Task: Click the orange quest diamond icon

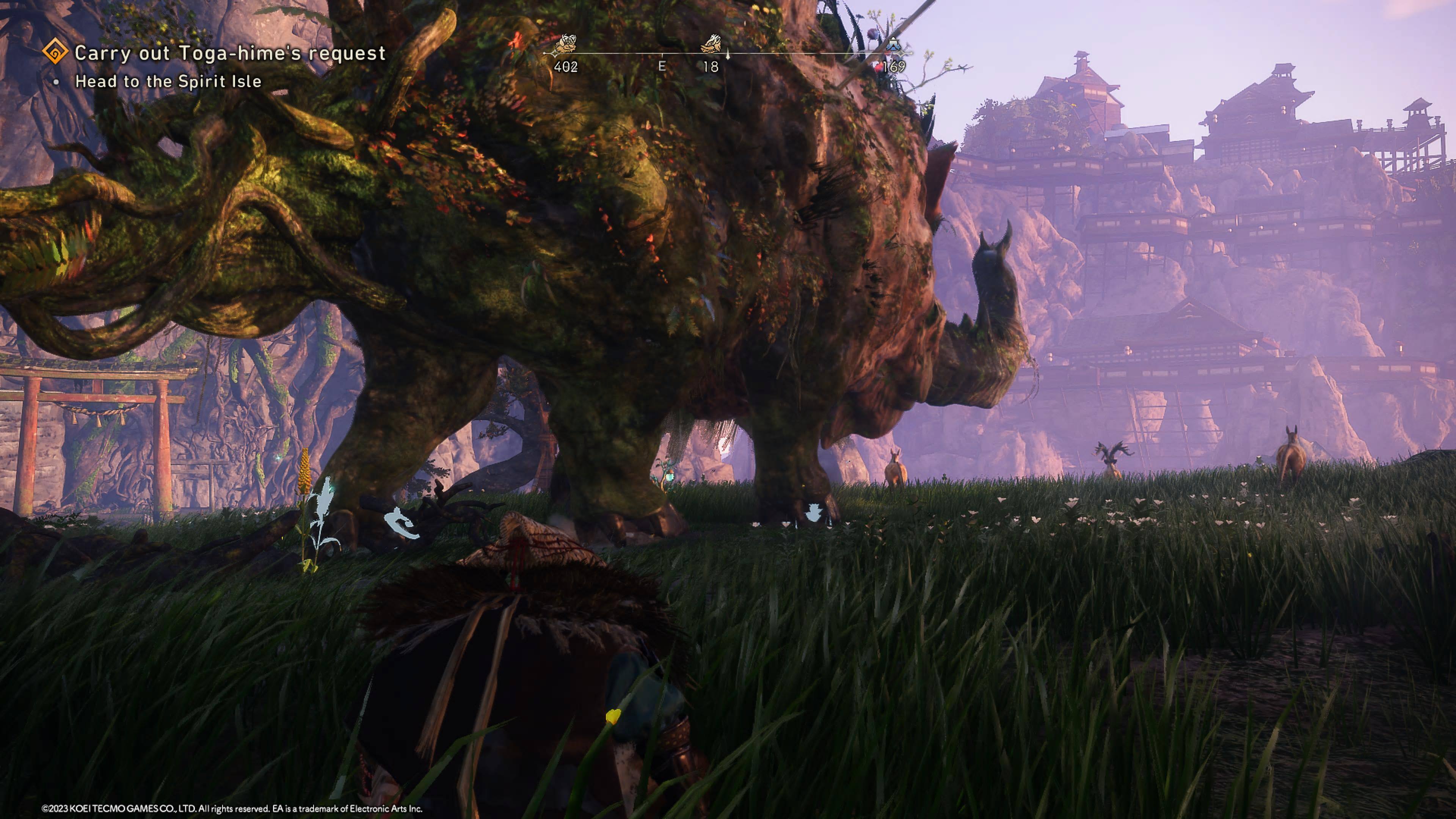Action: coord(55,53)
